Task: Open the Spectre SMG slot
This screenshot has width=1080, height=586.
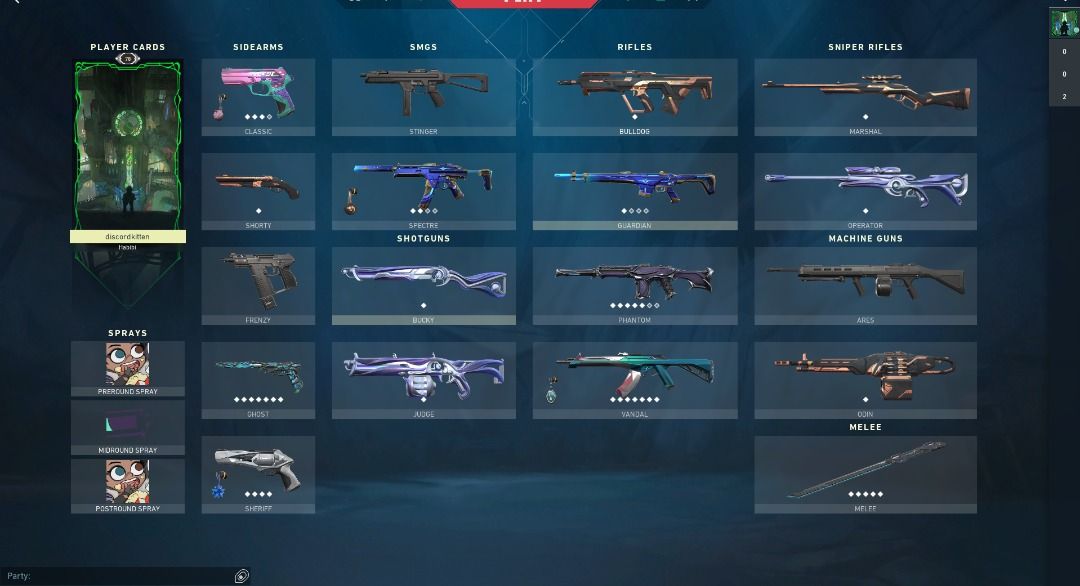Action: 424,191
